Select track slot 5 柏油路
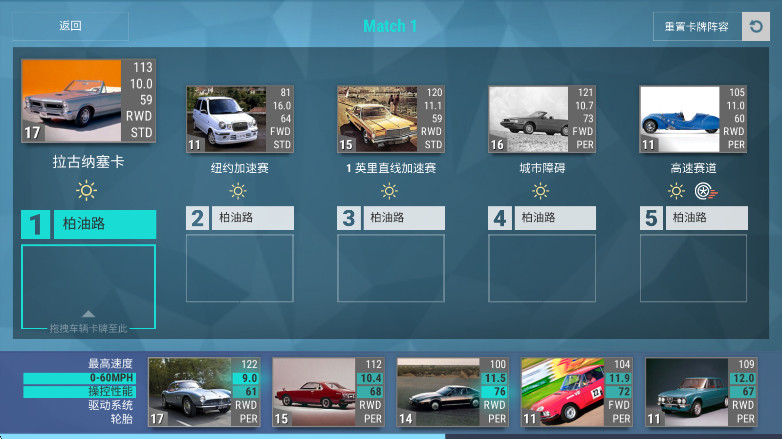Viewport: 782px width, 439px height. (x=693, y=218)
